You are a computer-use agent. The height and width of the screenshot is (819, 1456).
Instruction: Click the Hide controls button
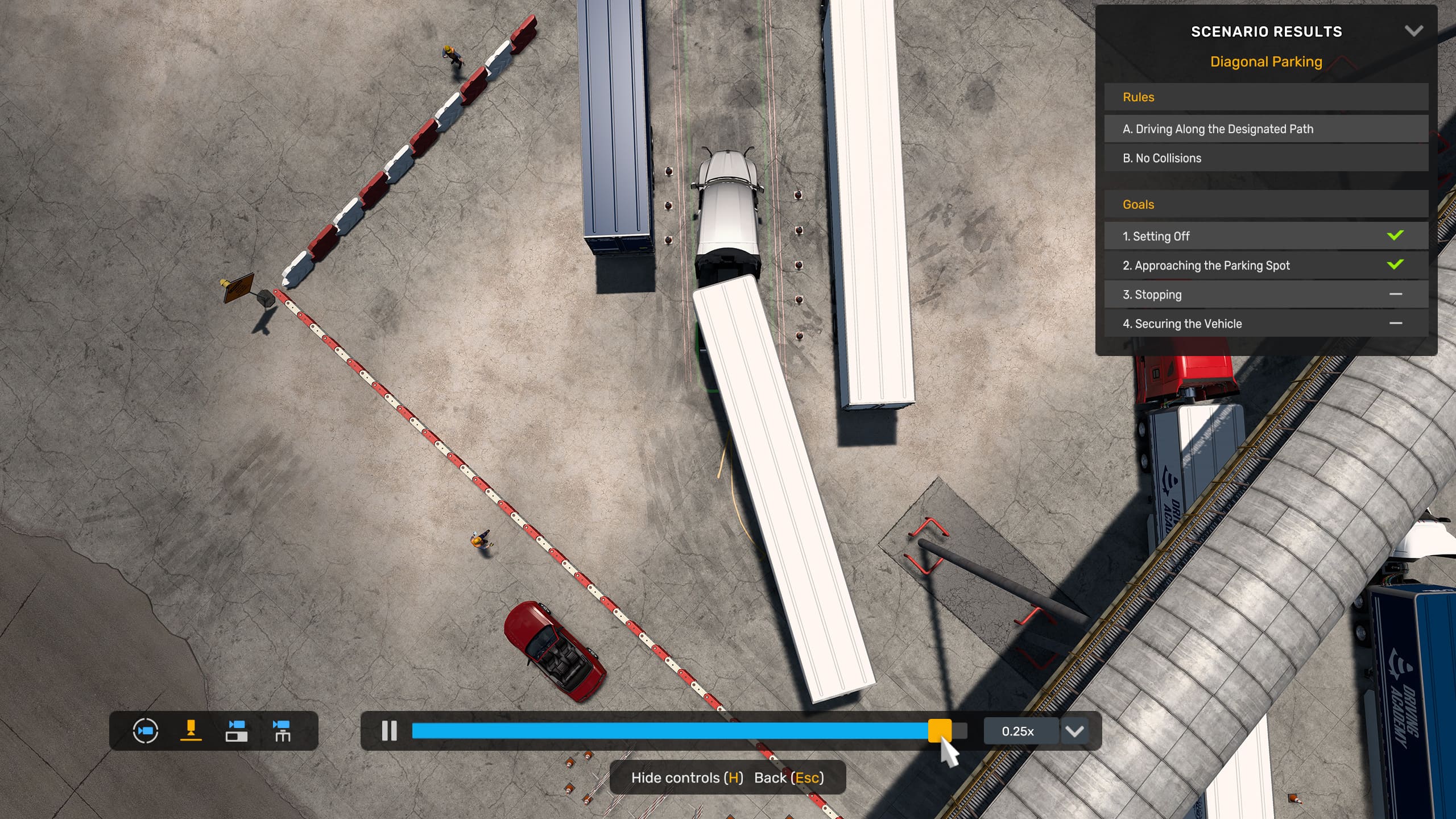coord(687,777)
